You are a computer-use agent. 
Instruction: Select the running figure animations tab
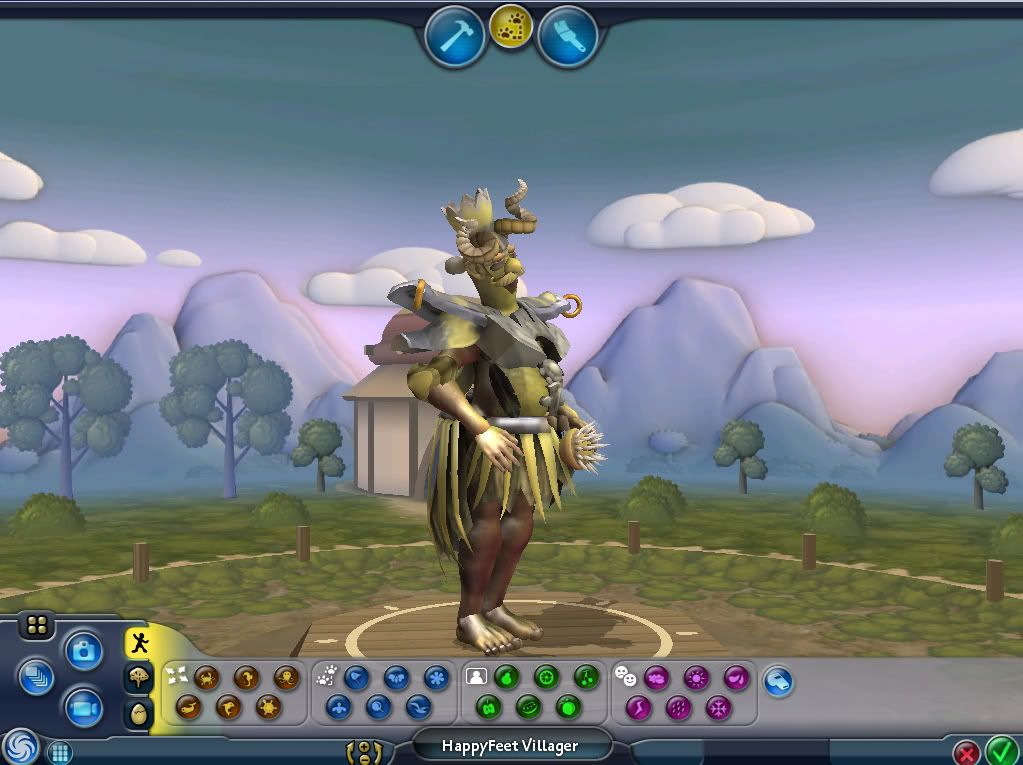(x=139, y=643)
